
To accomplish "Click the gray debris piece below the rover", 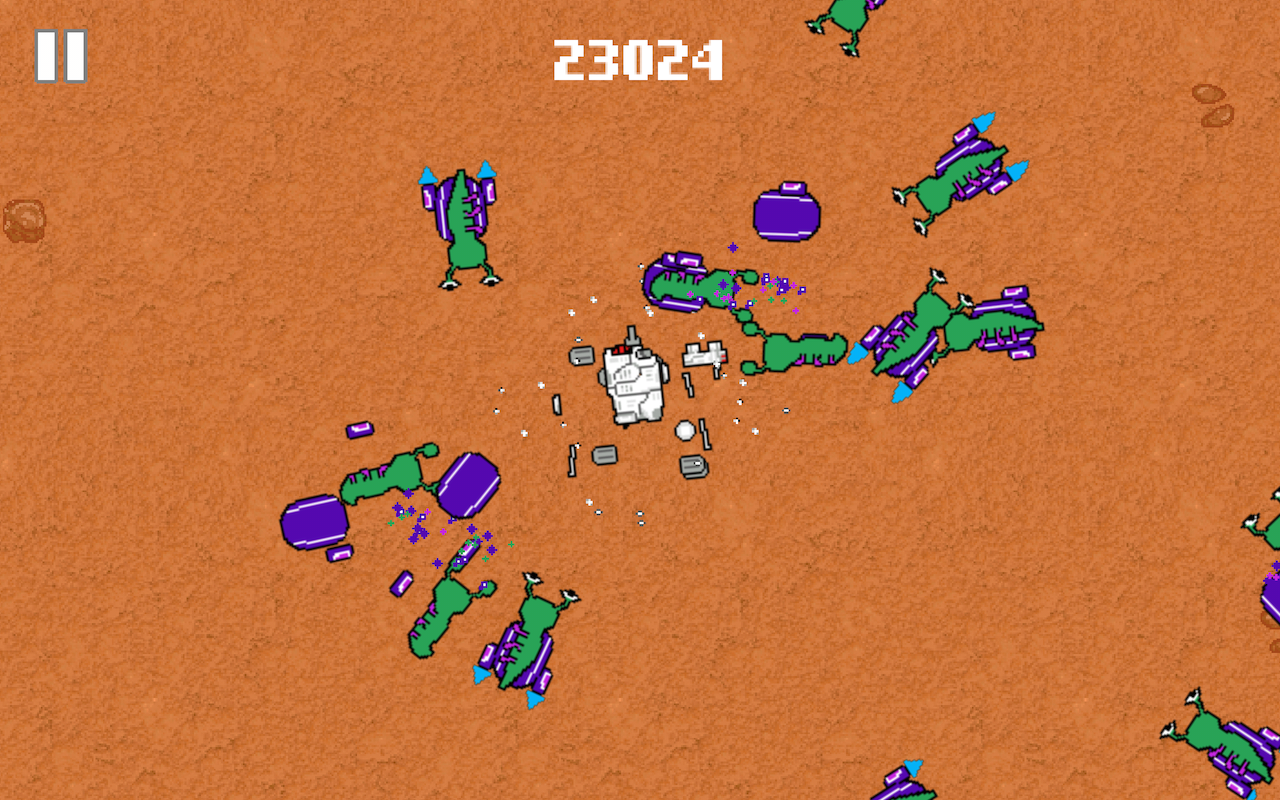I will tap(603, 455).
